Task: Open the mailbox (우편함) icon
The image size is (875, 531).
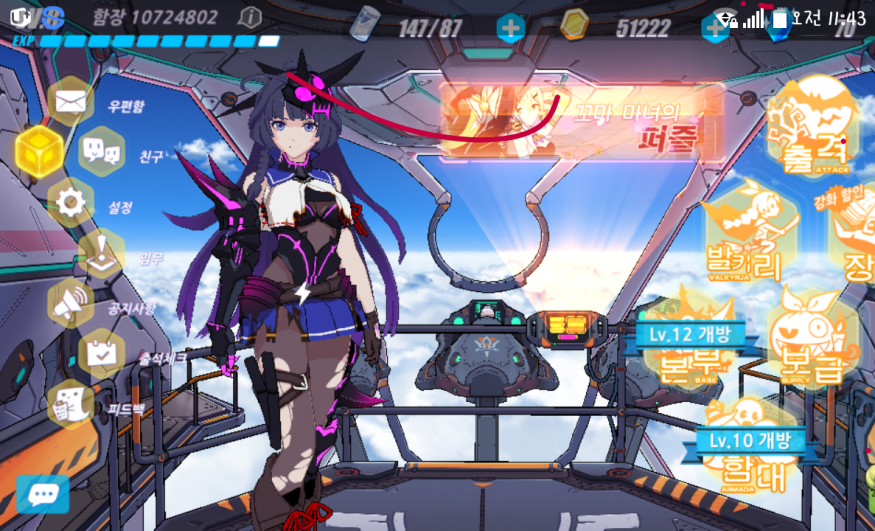Action: click(x=69, y=102)
